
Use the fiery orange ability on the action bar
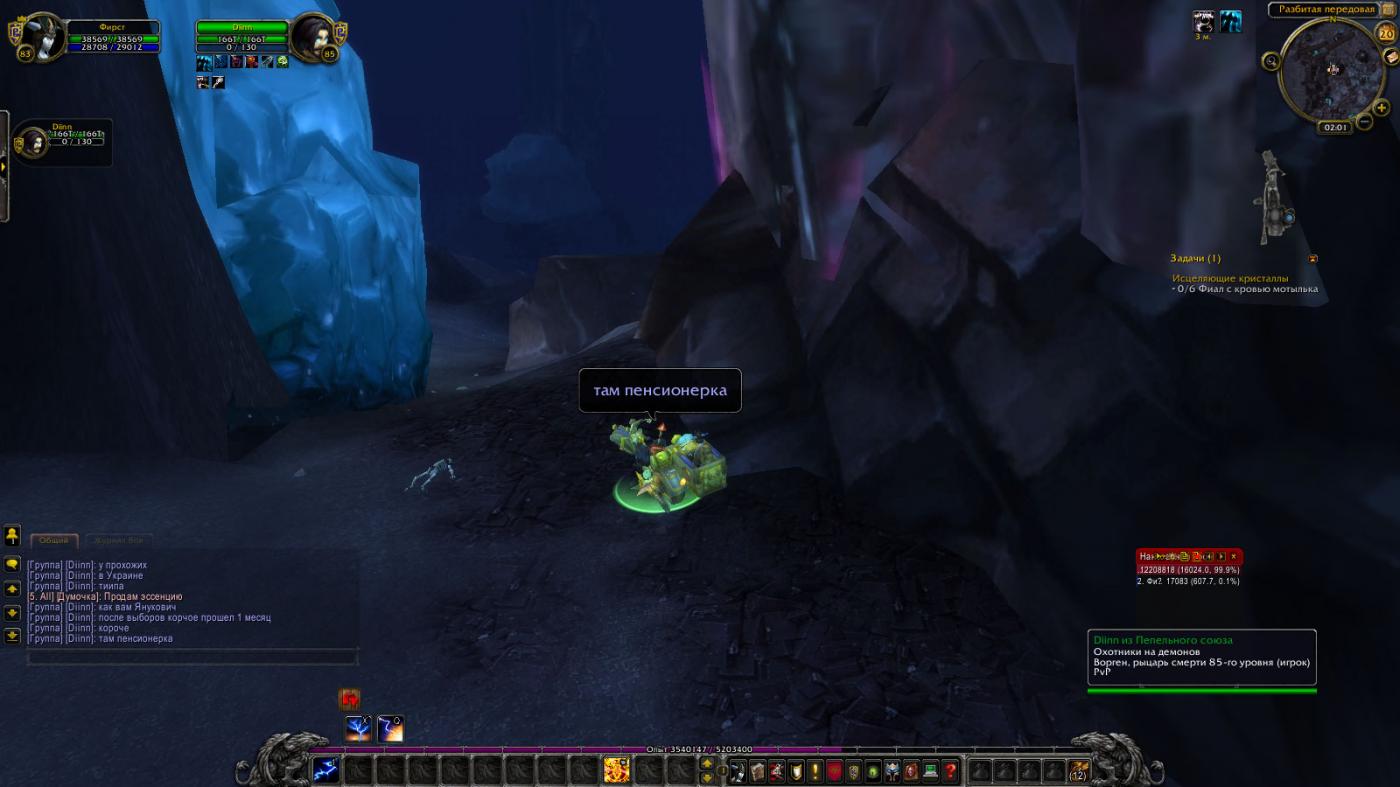(616, 770)
